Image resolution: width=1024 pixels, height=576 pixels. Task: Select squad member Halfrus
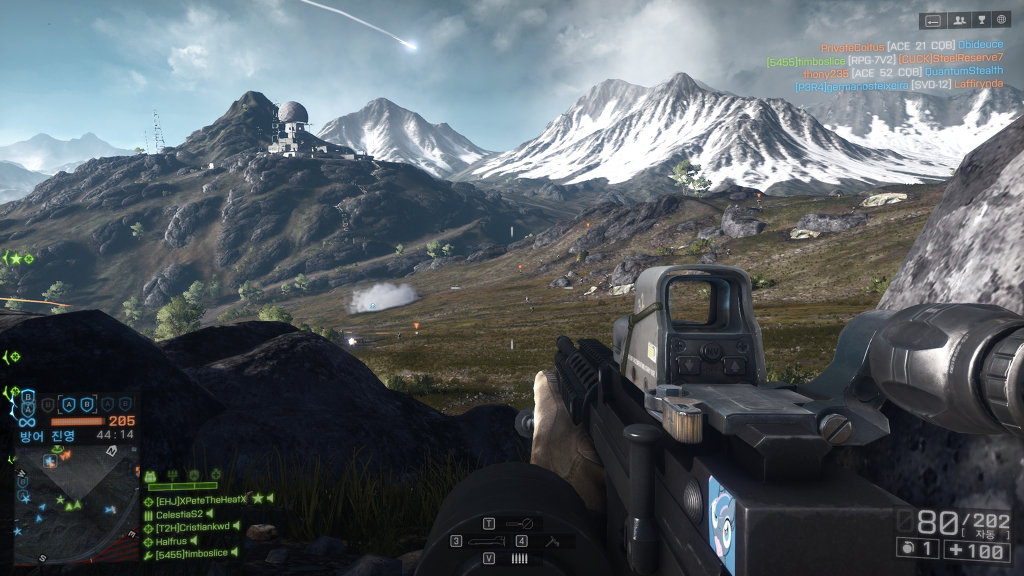(x=171, y=540)
